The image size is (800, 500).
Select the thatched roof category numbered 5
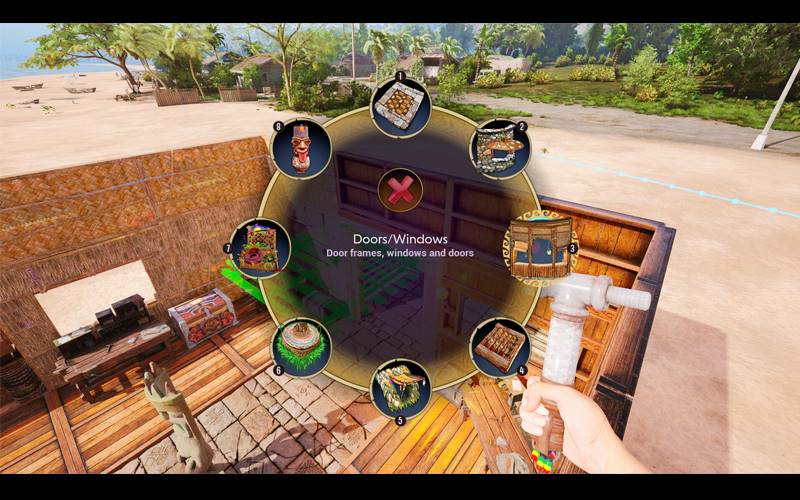click(x=400, y=388)
